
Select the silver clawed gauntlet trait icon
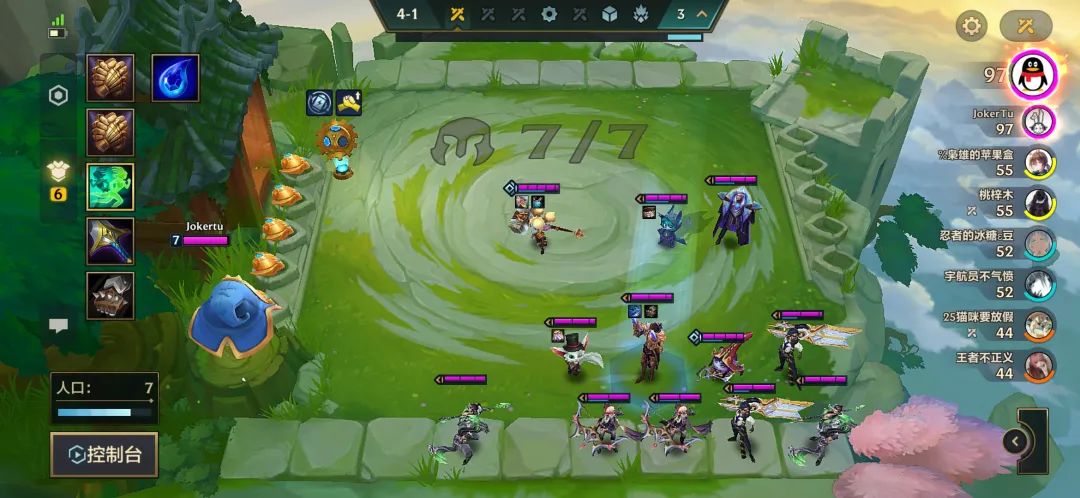click(110, 295)
